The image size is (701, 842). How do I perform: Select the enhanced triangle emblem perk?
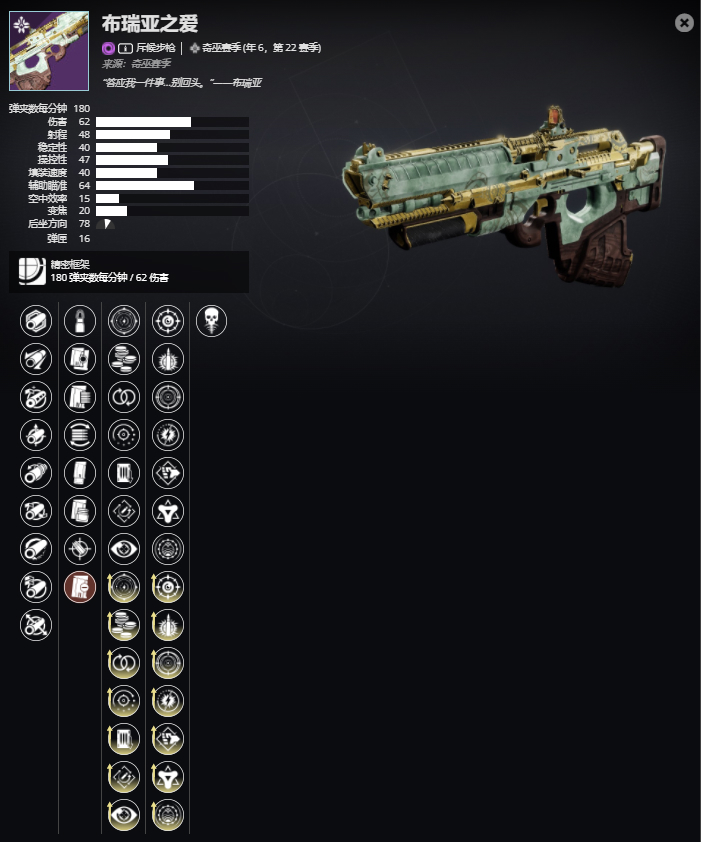click(x=168, y=777)
